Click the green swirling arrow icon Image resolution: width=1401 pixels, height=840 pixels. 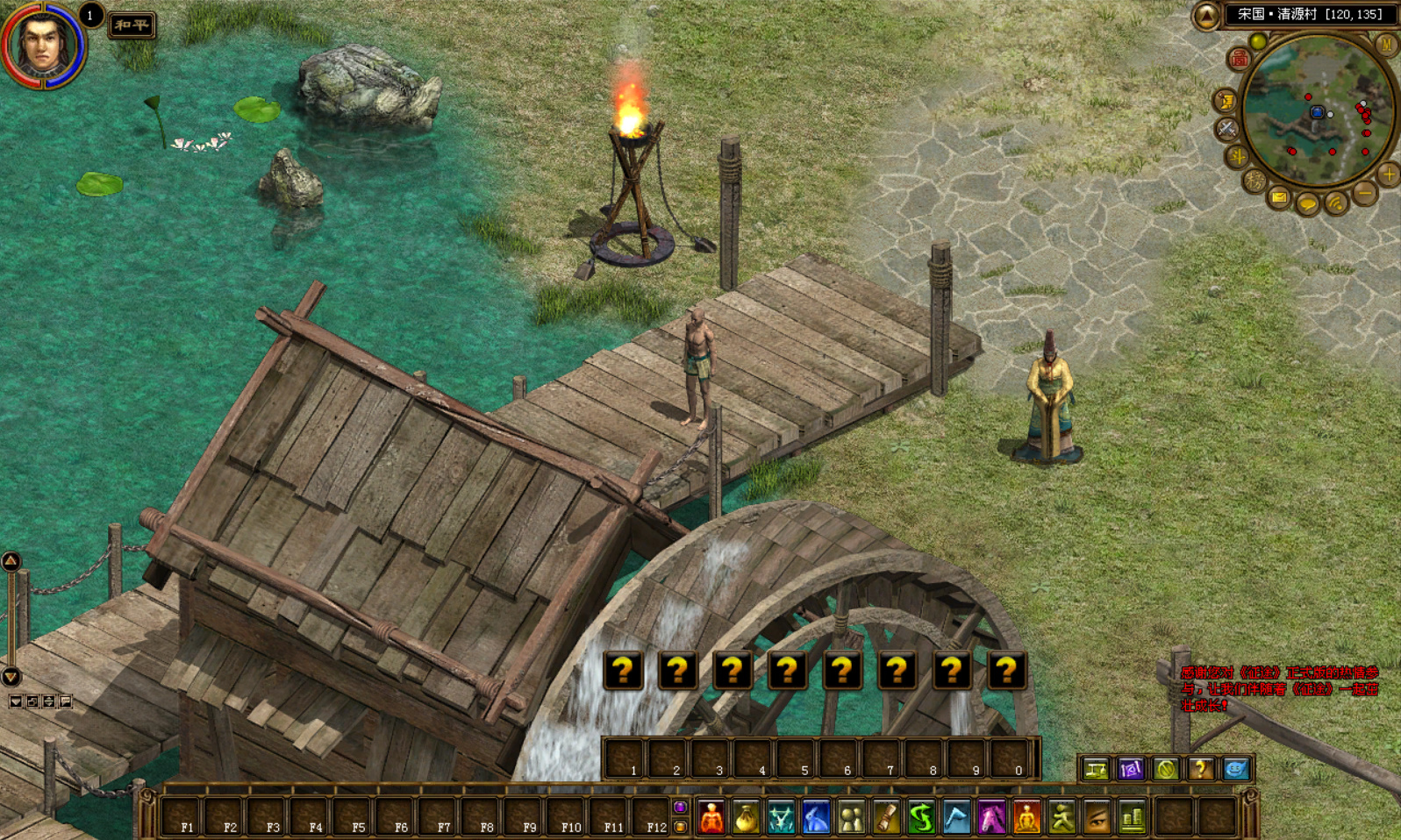pos(921,818)
